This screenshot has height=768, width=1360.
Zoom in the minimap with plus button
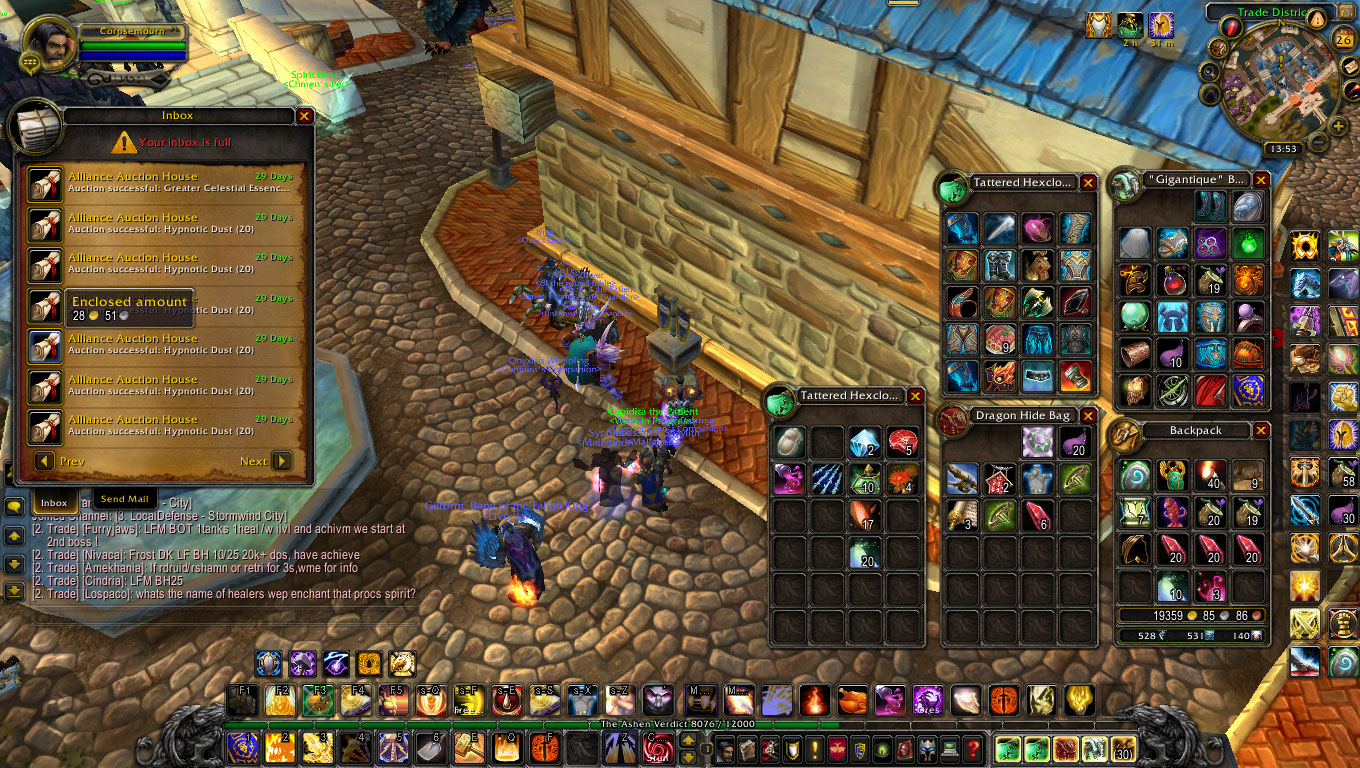click(x=1339, y=126)
